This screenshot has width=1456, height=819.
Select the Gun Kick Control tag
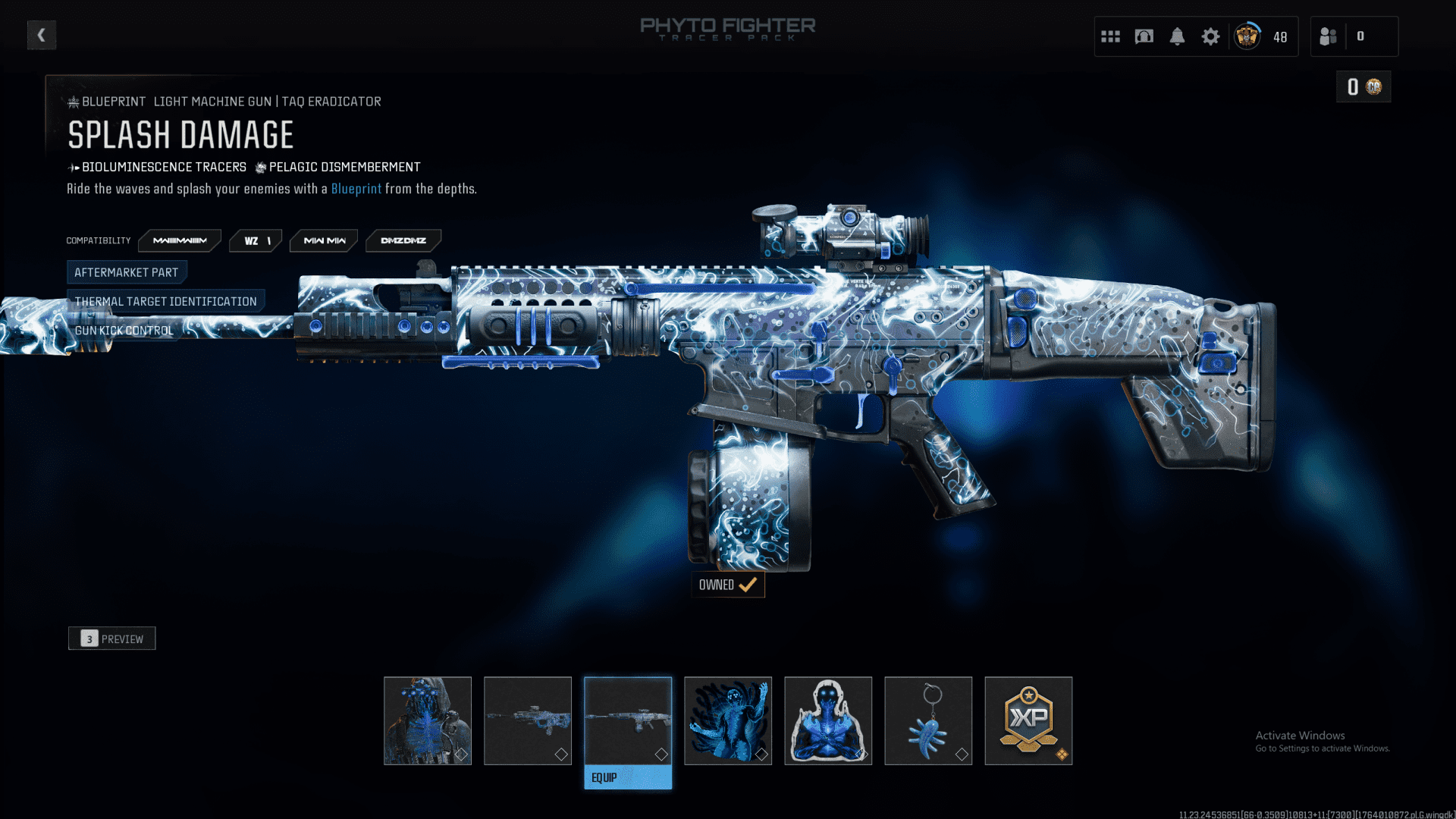pyautogui.click(x=124, y=331)
